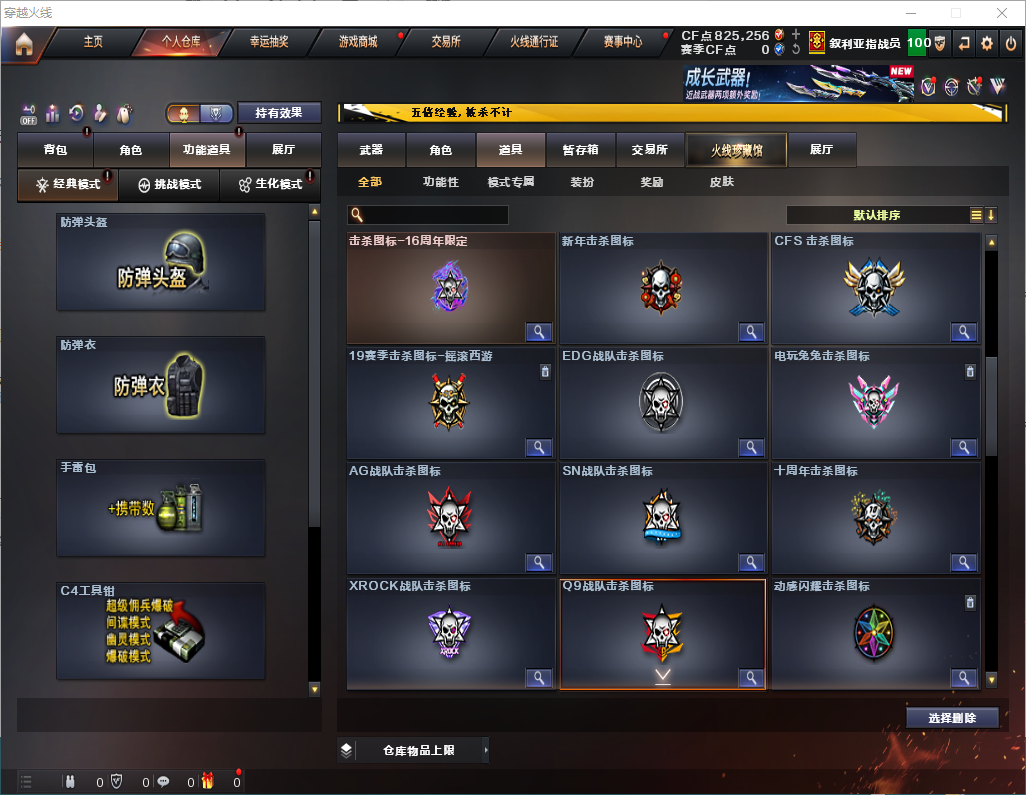Go to the 主页 home tab
The width and height of the screenshot is (1026, 795).
pyautogui.click(x=93, y=42)
